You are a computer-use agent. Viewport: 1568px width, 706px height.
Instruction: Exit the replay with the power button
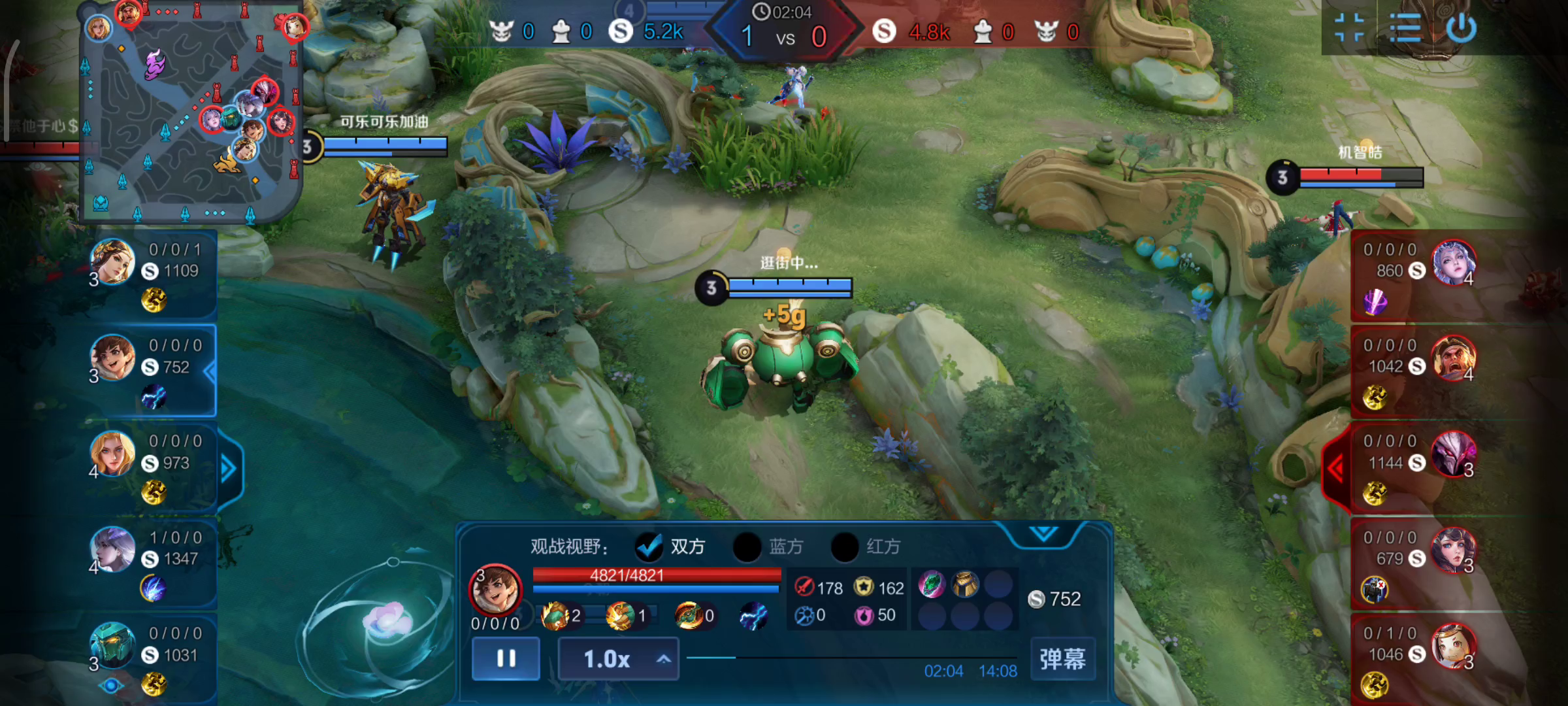(1461, 29)
